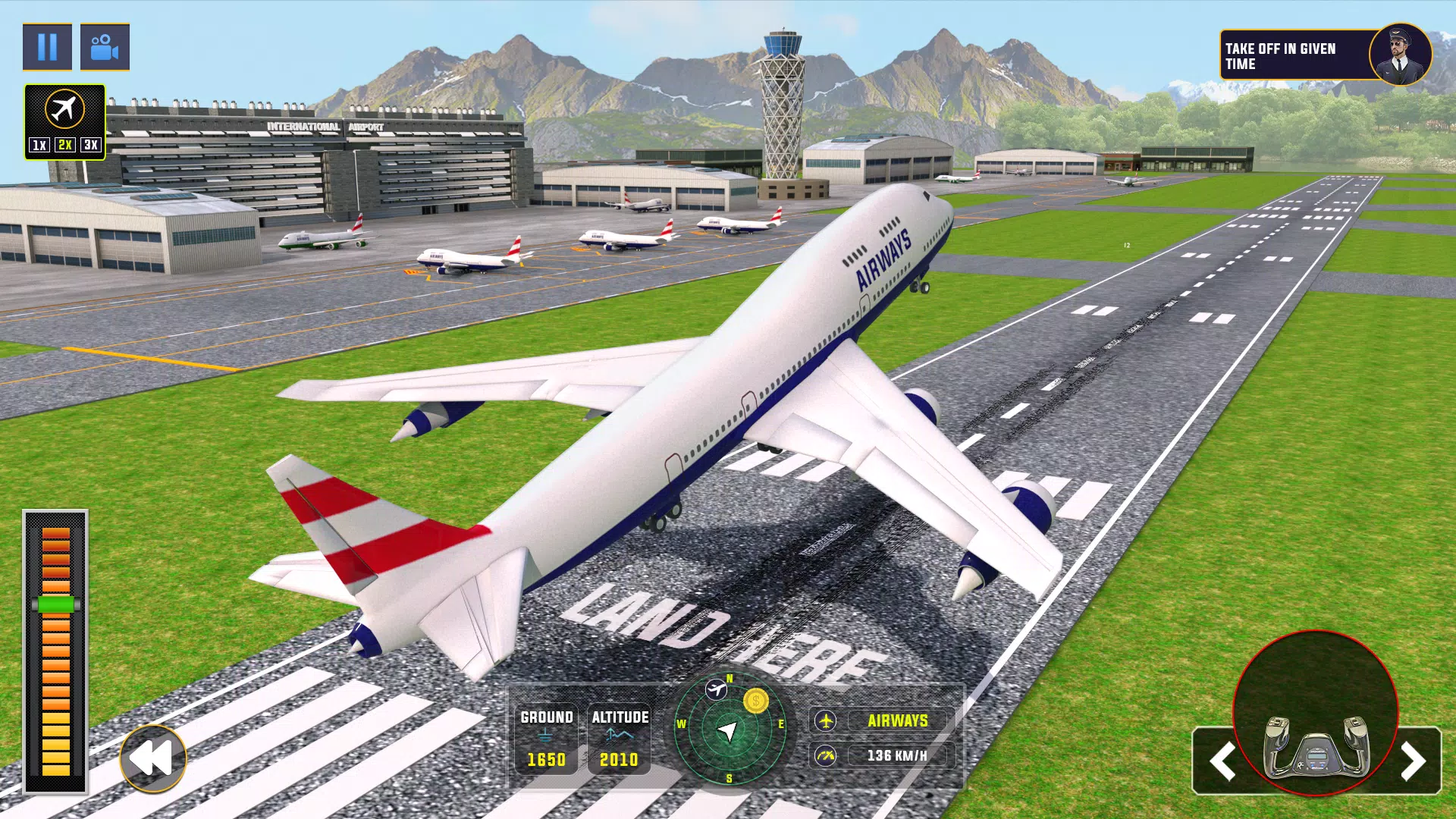Image resolution: width=1456 pixels, height=819 pixels.
Task: Tap the AIRWAYS name display
Action: 899,721
